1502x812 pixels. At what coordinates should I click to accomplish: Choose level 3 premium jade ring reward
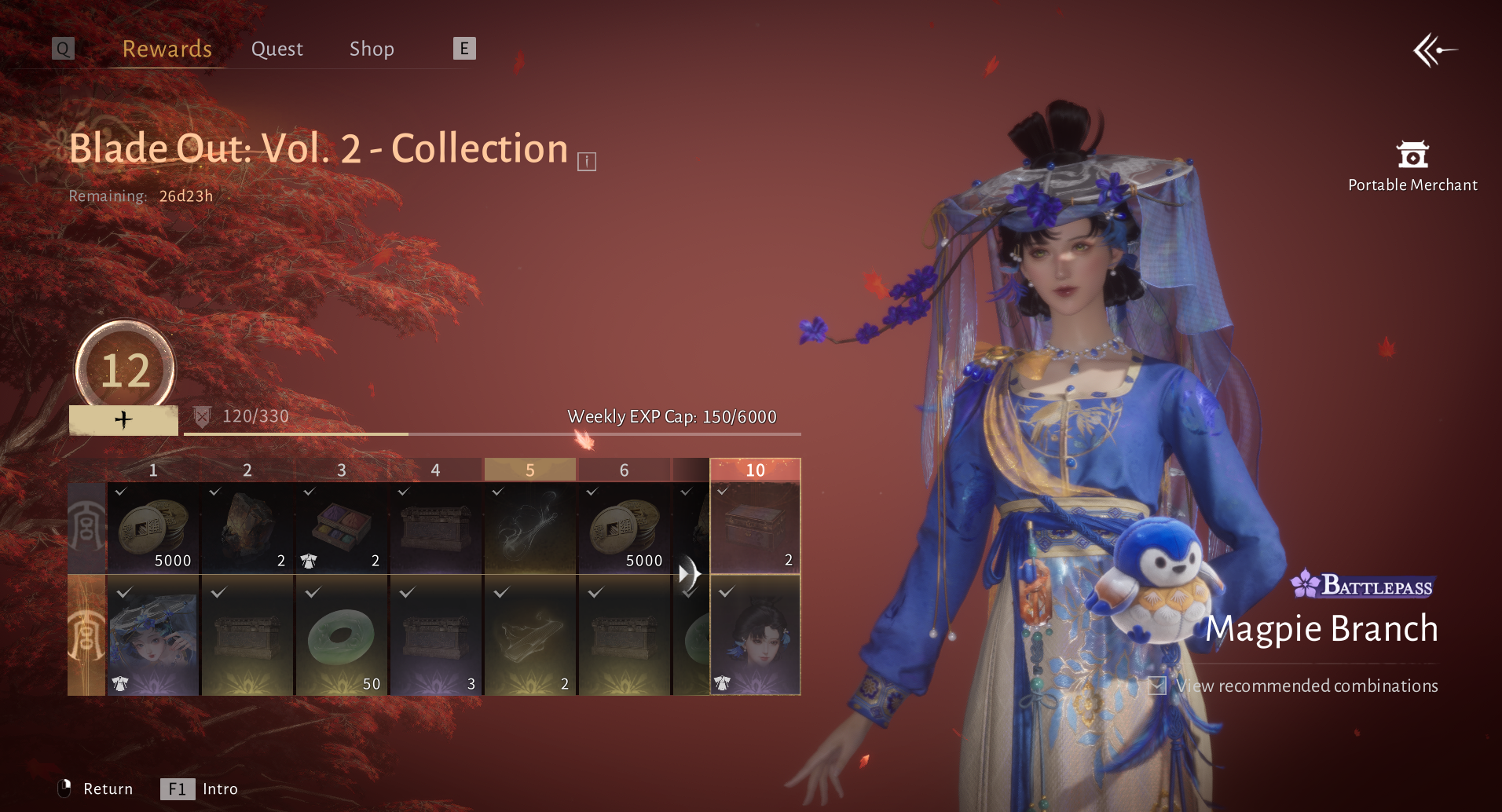(342, 636)
